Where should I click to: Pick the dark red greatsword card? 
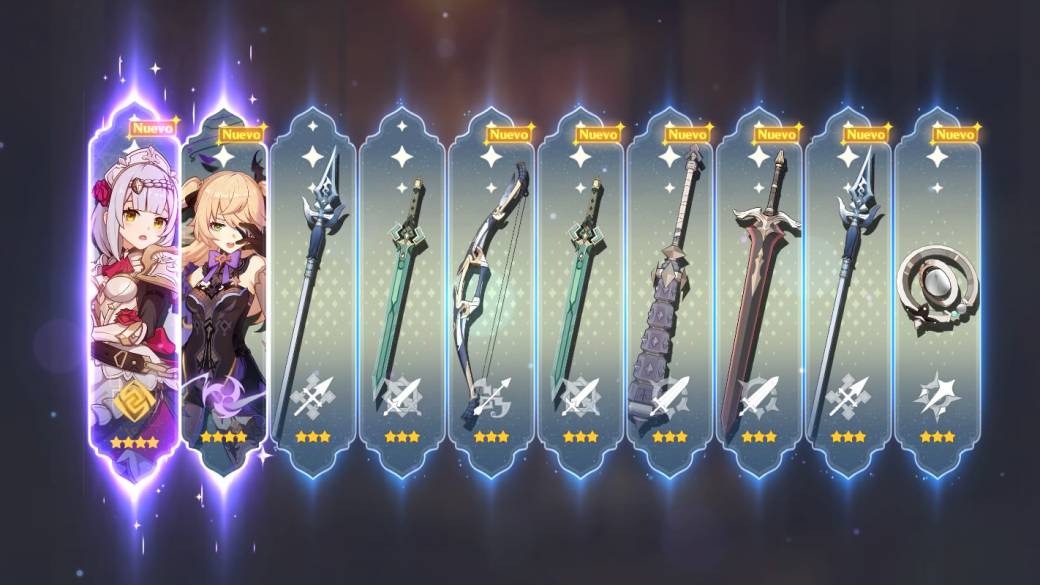tap(759, 290)
